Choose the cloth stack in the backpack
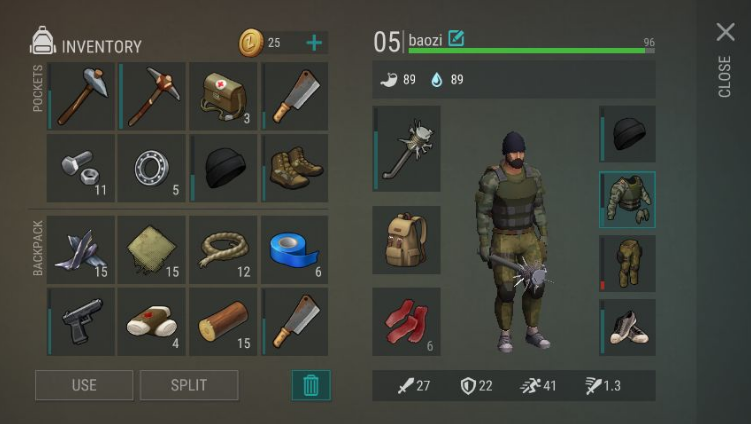The image size is (751, 424). click(x=152, y=249)
